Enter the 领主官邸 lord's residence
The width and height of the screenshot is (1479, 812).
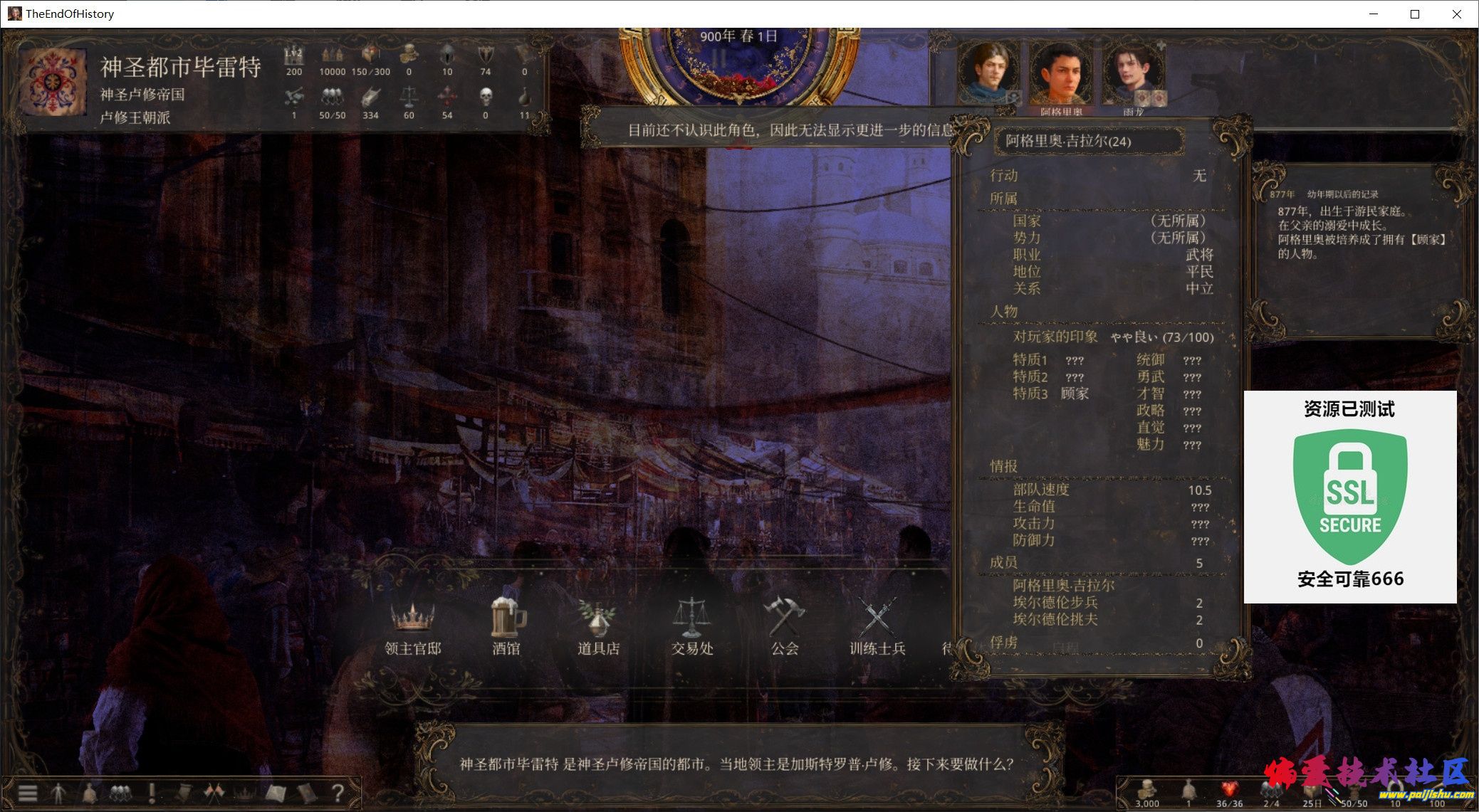pyautogui.click(x=412, y=627)
